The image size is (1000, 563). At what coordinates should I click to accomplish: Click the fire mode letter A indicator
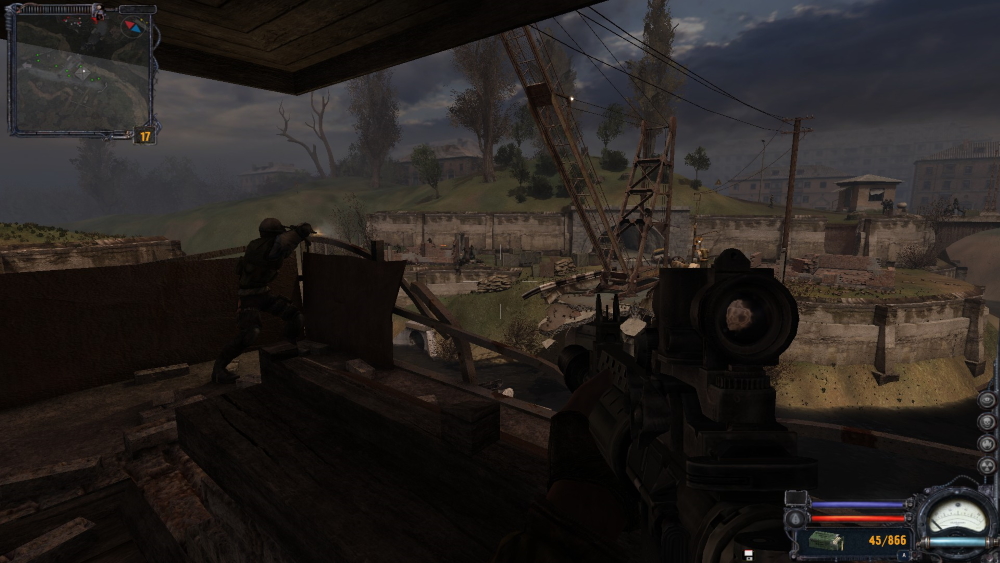pyautogui.click(x=904, y=555)
